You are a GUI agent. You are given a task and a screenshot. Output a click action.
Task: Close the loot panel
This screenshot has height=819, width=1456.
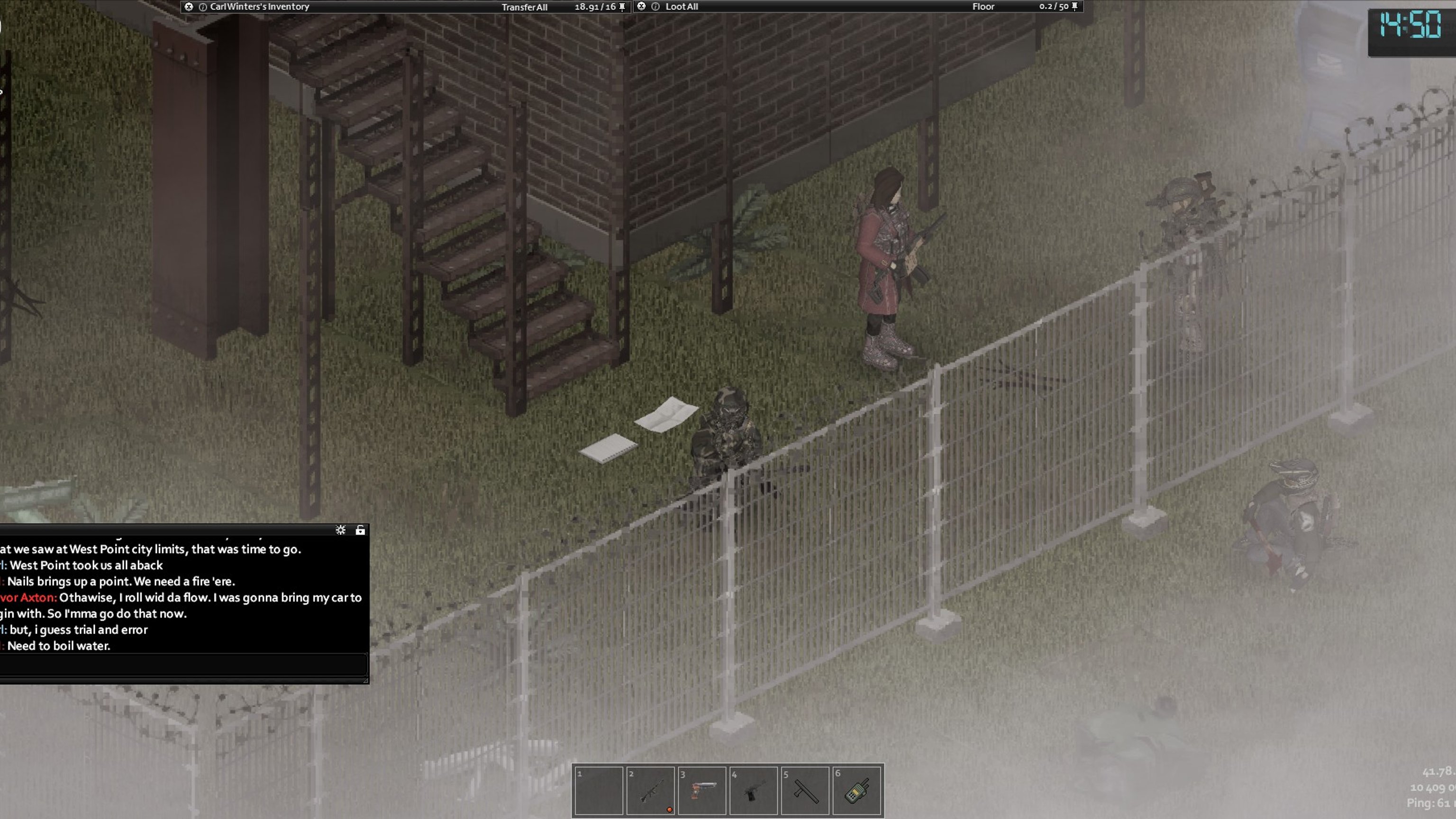click(642, 6)
